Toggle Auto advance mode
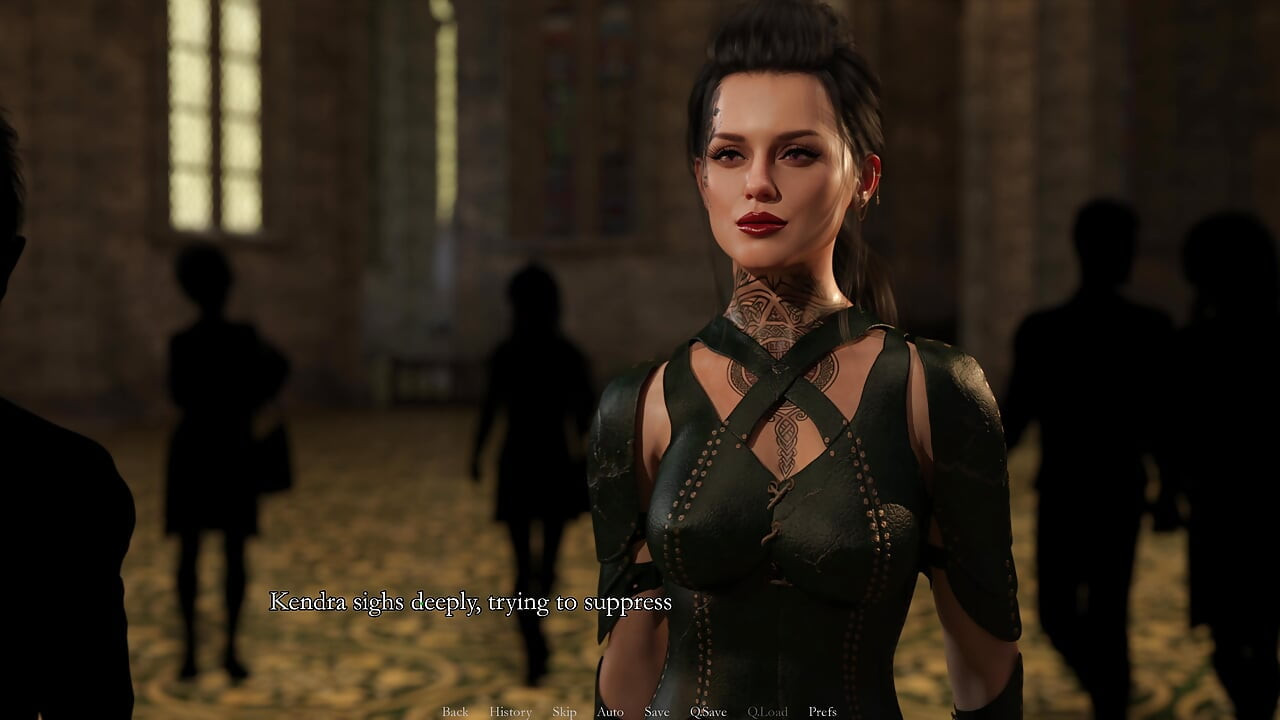The image size is (1280, 720). click(610, 712)
